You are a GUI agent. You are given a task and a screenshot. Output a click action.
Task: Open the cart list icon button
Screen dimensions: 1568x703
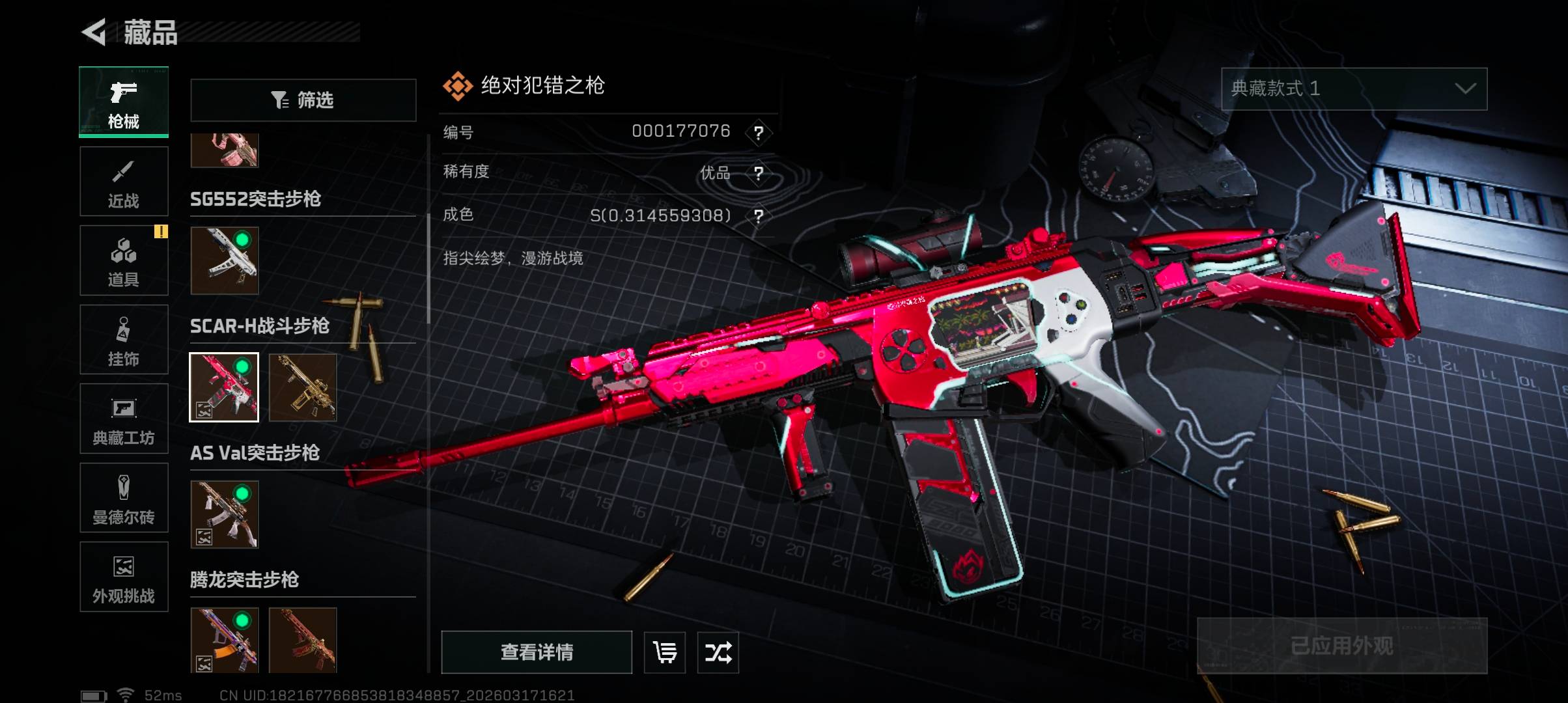pyautogui.click(x=665, y=652)
